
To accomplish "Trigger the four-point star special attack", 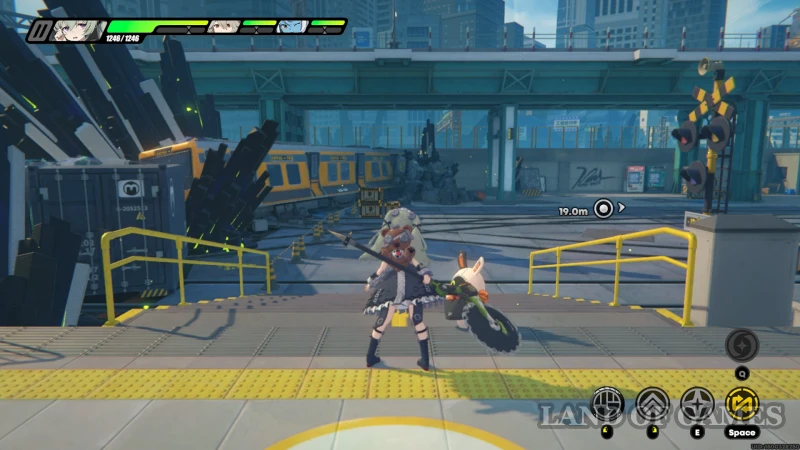I will coord(696,403).
